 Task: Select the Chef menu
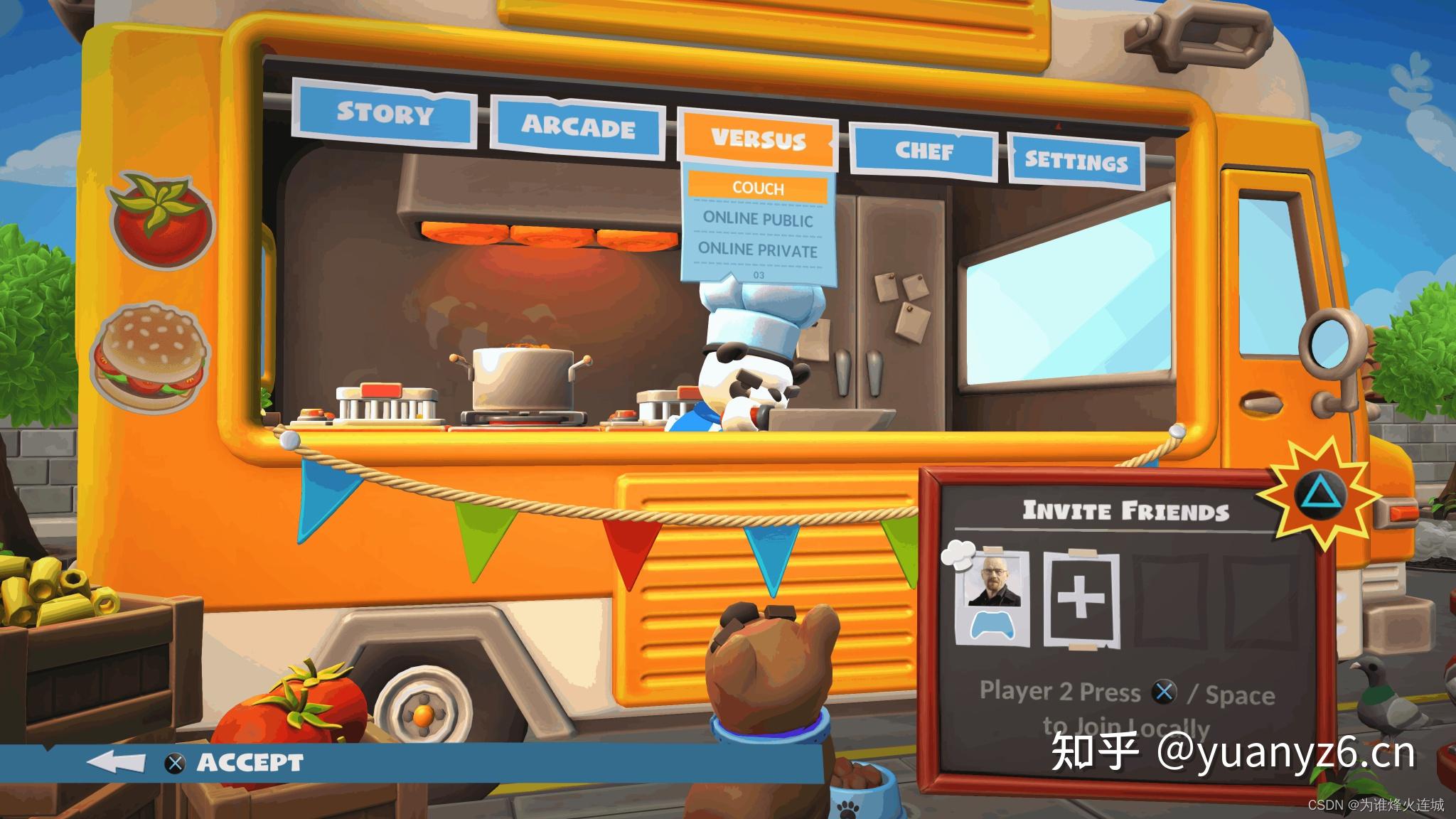(x=924, y=152)
